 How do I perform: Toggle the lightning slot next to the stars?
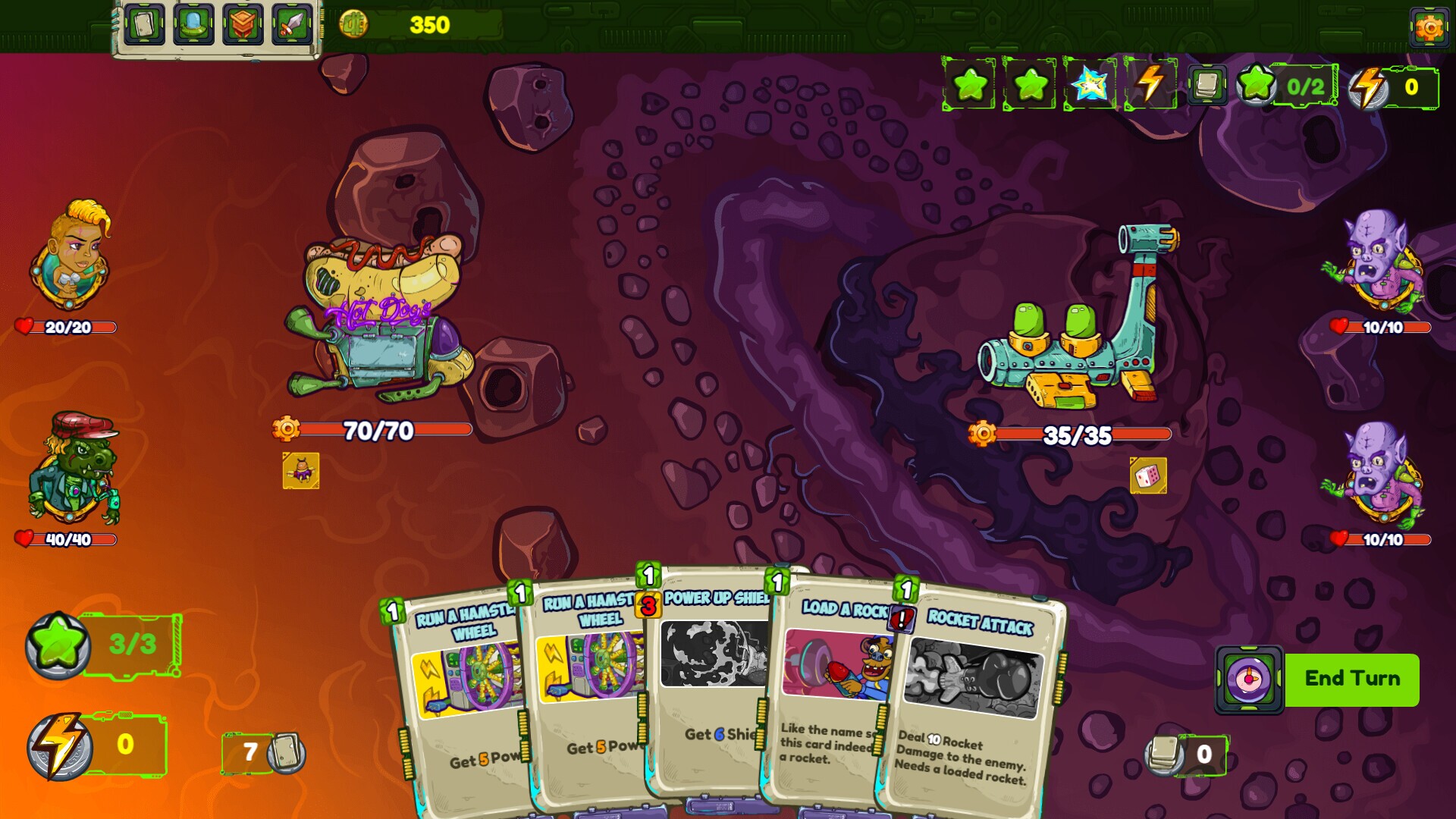[1147, 87]
